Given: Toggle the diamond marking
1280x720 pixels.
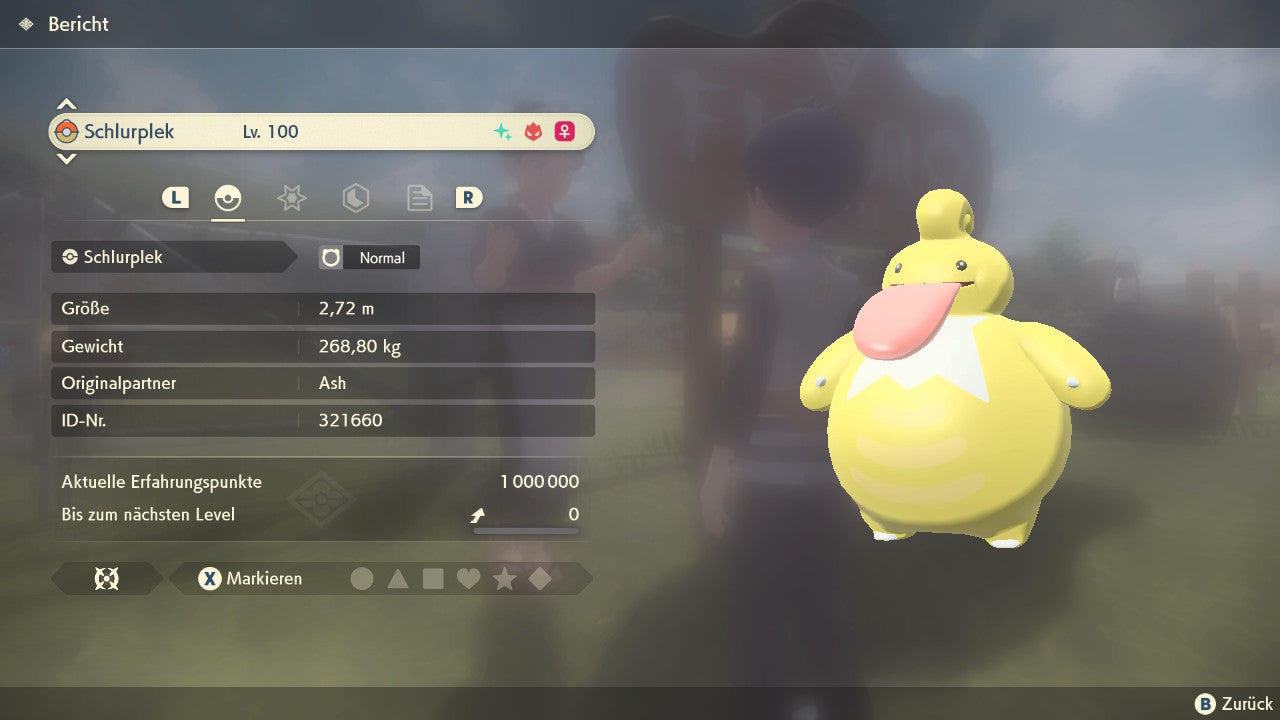Looking at the screenshot, I should (x=540, y=578).
